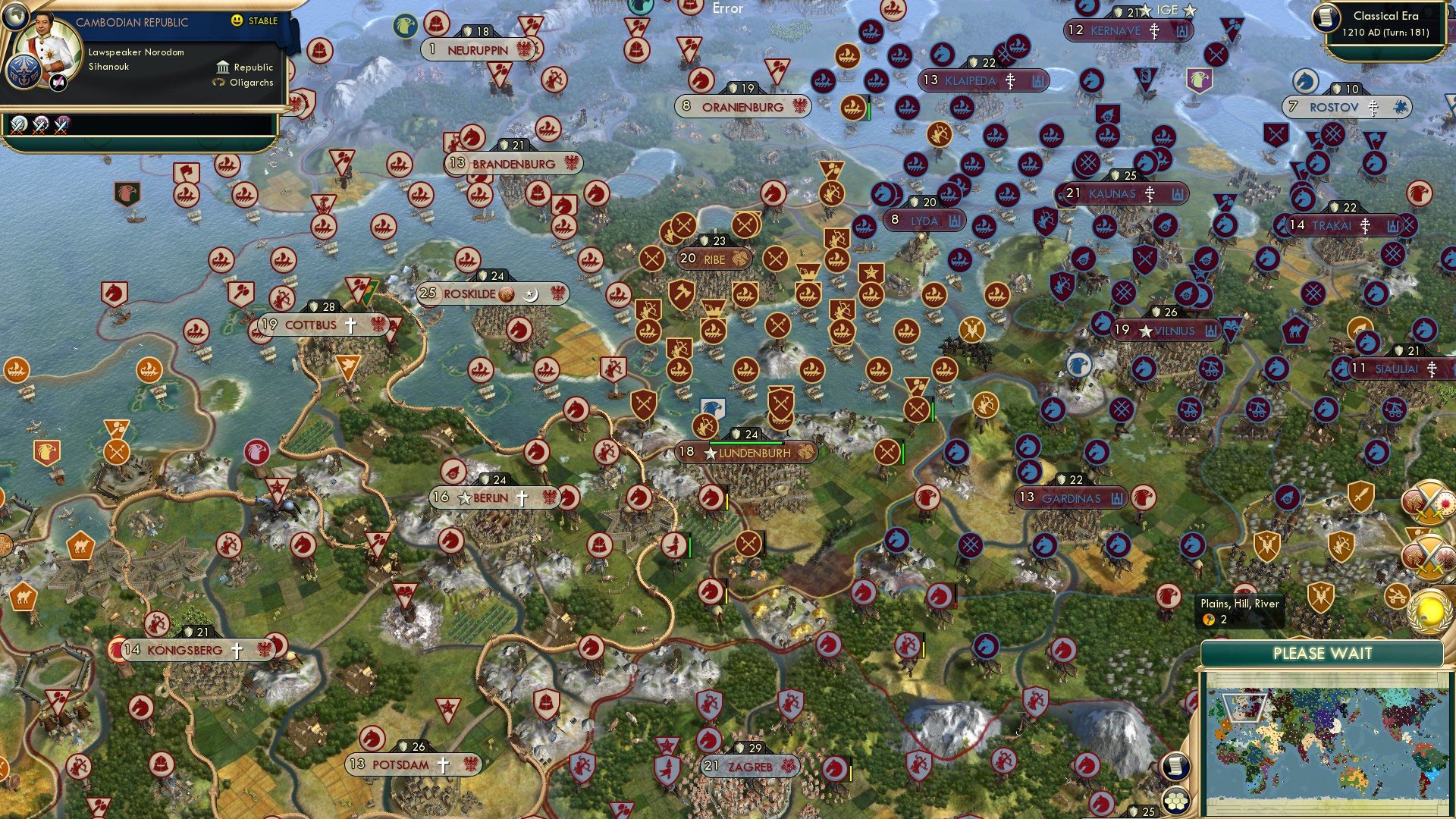This screenshot has width=1456, height=819.
Task: Click the globe icon above the leader portrait
Action: coord(16,17)
